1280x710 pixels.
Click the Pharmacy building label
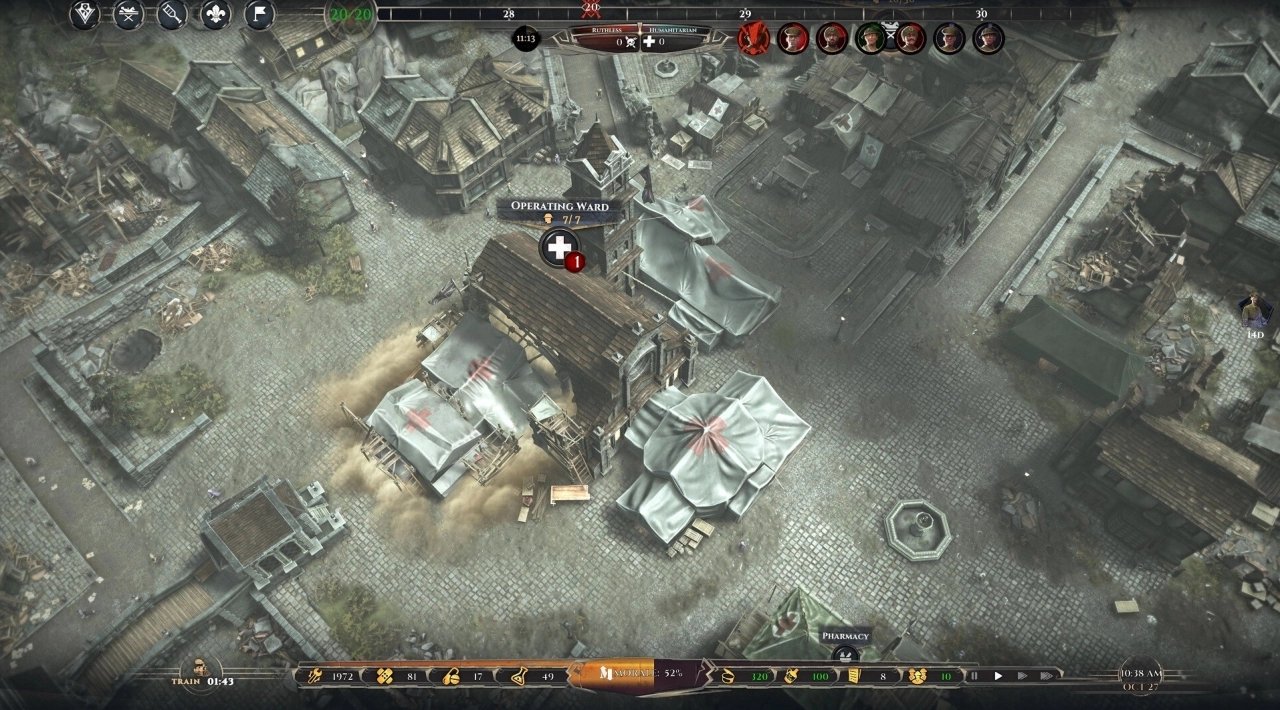pos(845,636)
